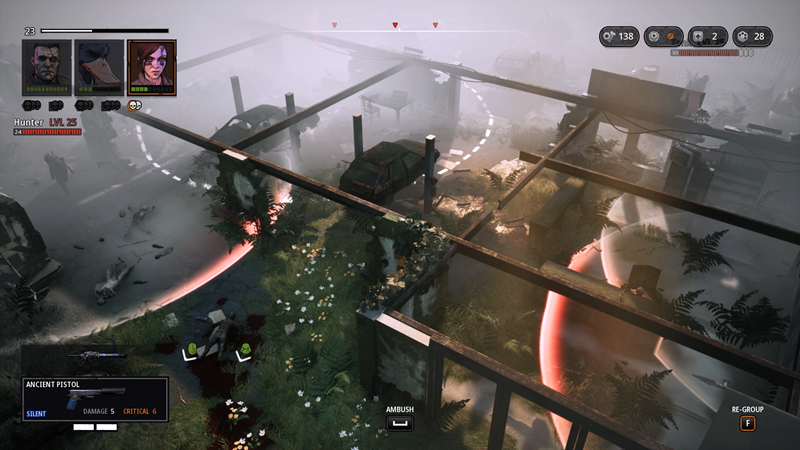Choose the Ancient Pistol weapon panel
The width and height of the screenshot is (800, 450).
point(95,398)
